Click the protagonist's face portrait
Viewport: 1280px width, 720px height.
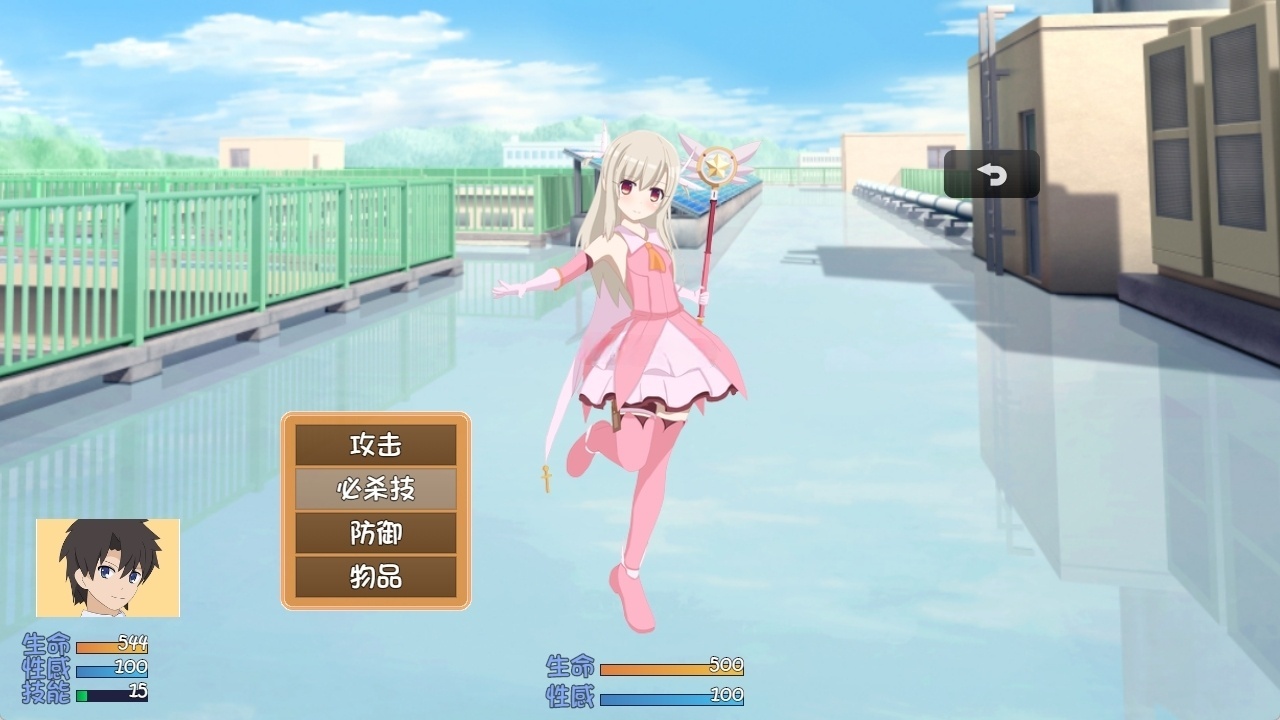point(107,568)
